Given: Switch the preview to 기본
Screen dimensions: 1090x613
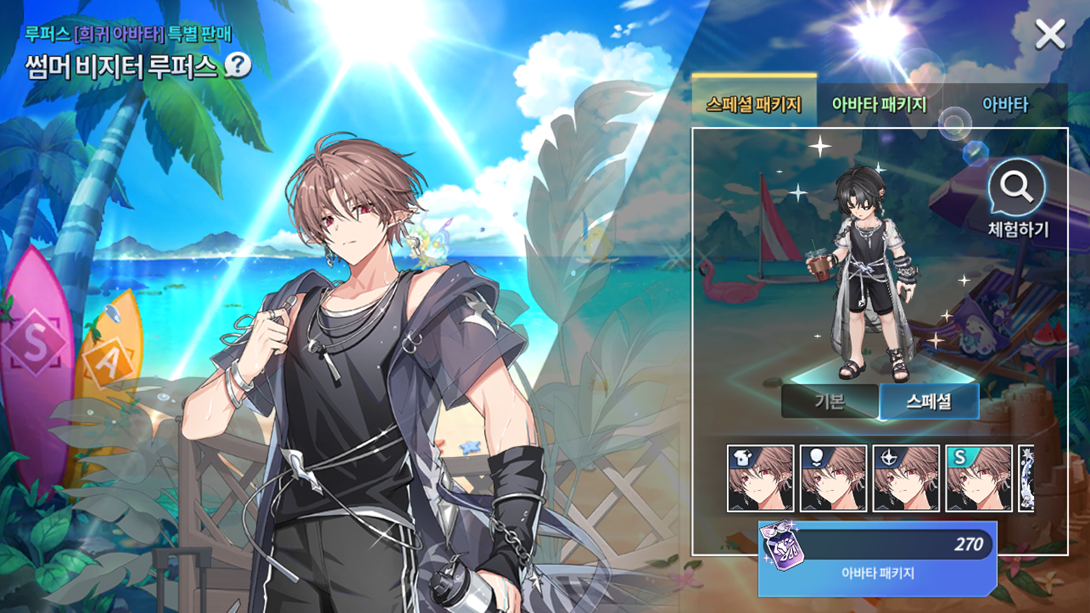Looking at the screenshot, I should [x=829, y=402].
